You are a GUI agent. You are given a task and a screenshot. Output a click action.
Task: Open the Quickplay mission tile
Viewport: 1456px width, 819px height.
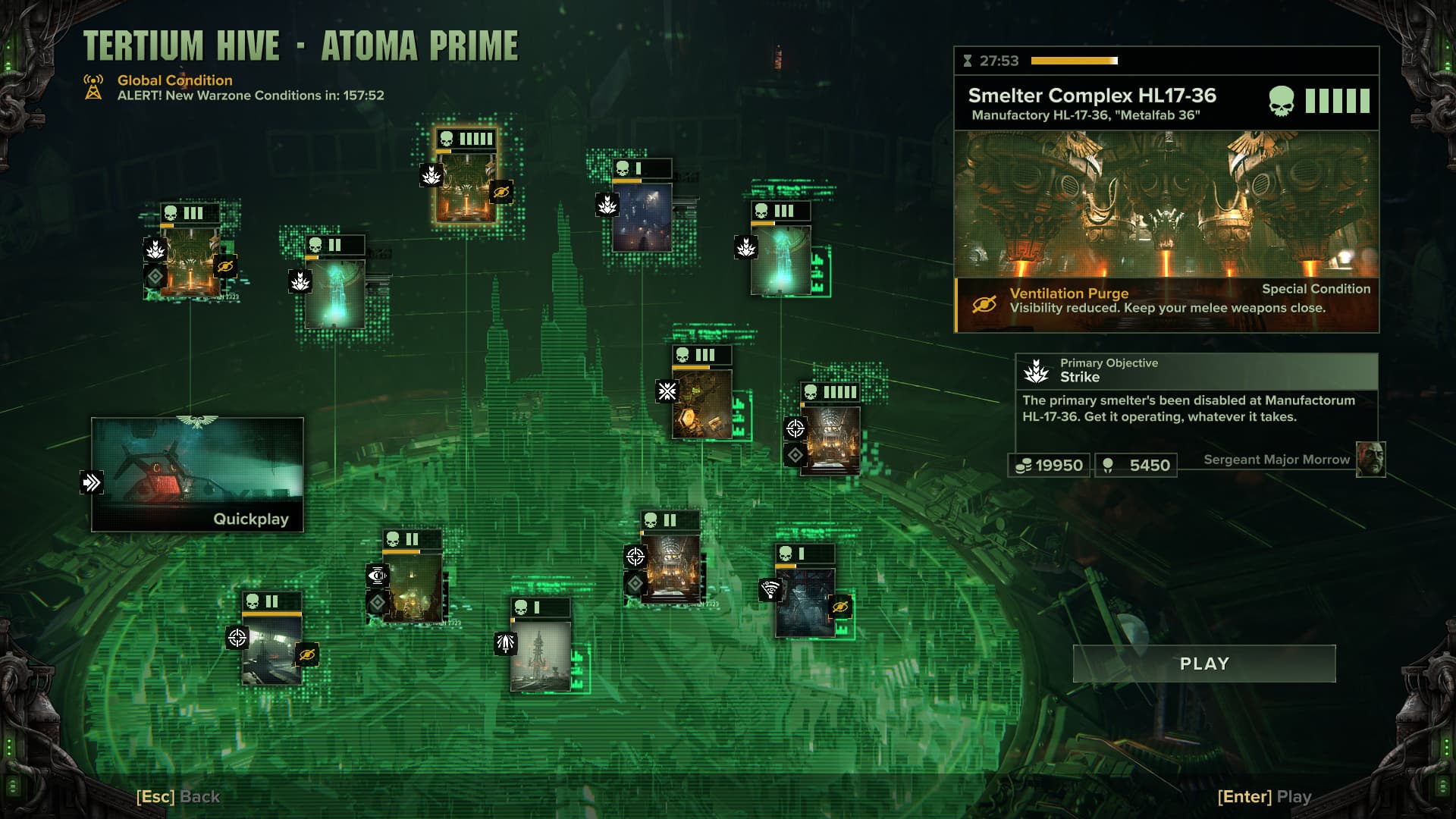(197, 474)
